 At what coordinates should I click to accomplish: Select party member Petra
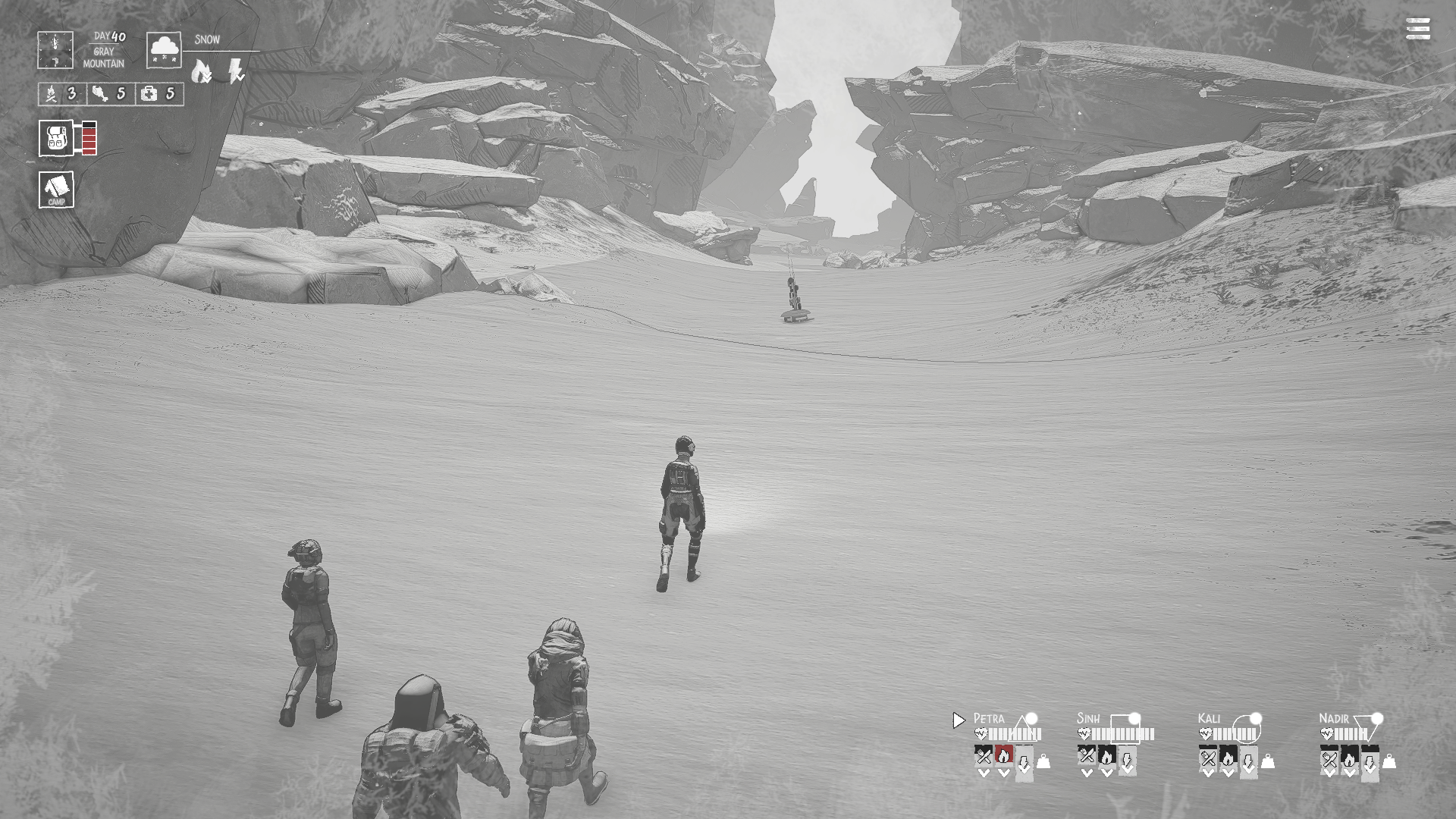click(989, 718)
